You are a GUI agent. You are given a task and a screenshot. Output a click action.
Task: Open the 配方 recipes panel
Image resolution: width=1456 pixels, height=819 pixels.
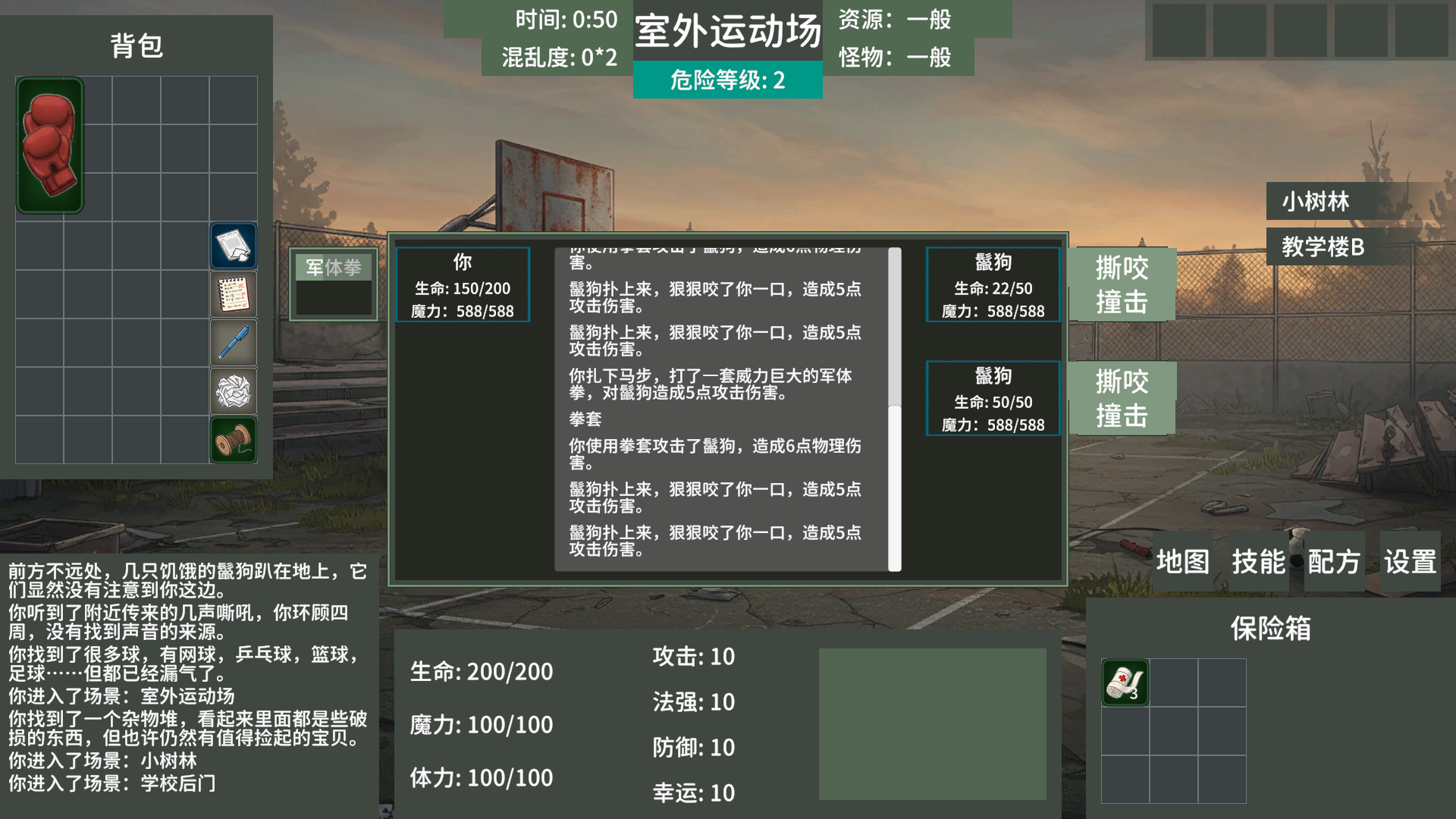1333,561
